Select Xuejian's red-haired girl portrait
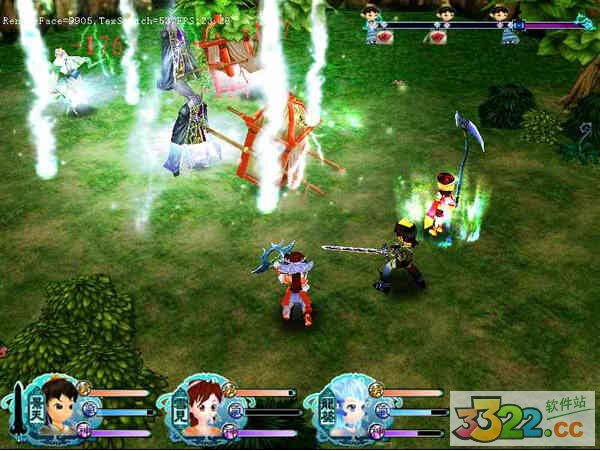 pyautogui.click(x=204, y=406)
